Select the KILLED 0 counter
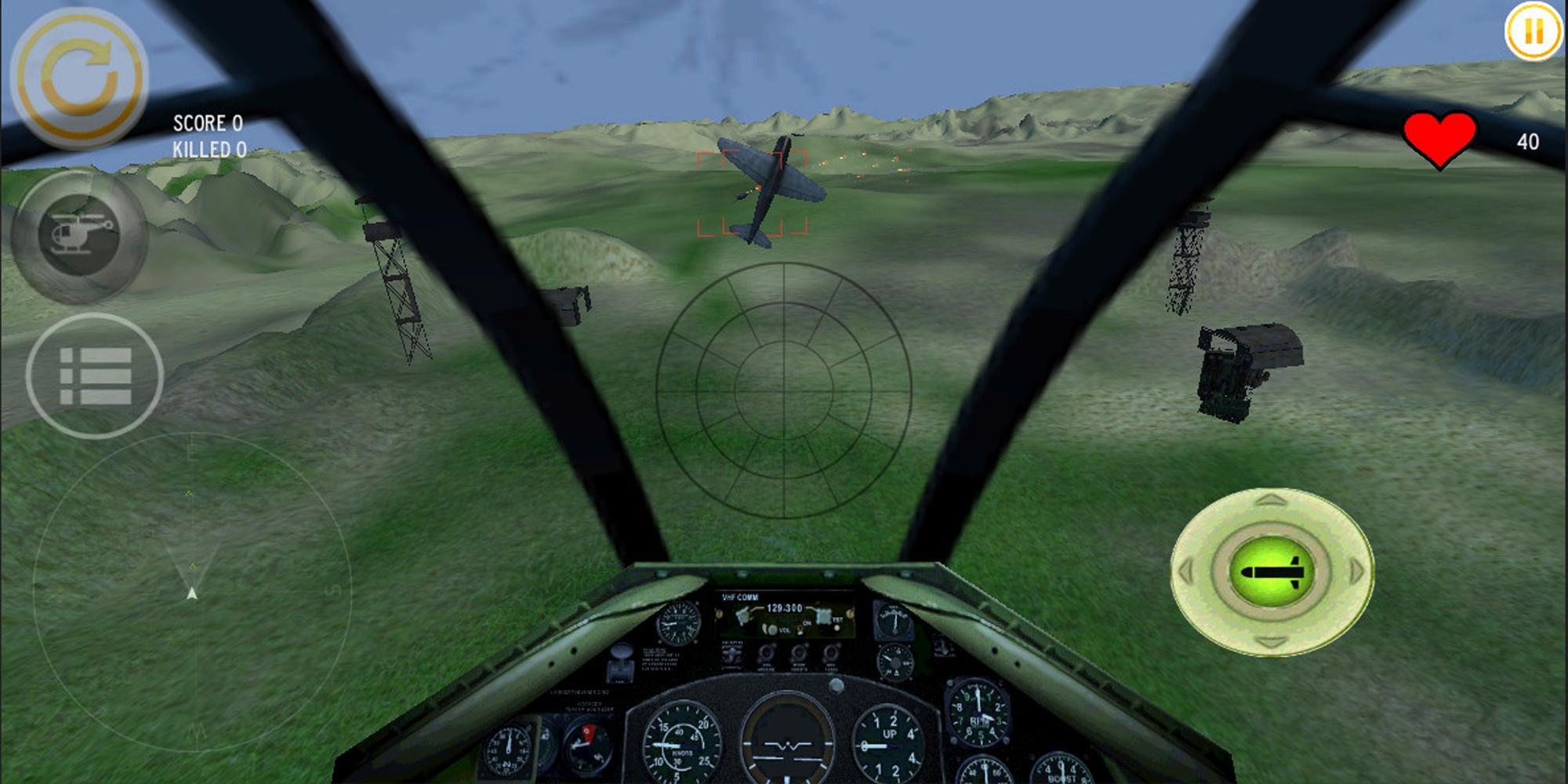Screen dimensions: 1568x784 click(x=209, y=147)
